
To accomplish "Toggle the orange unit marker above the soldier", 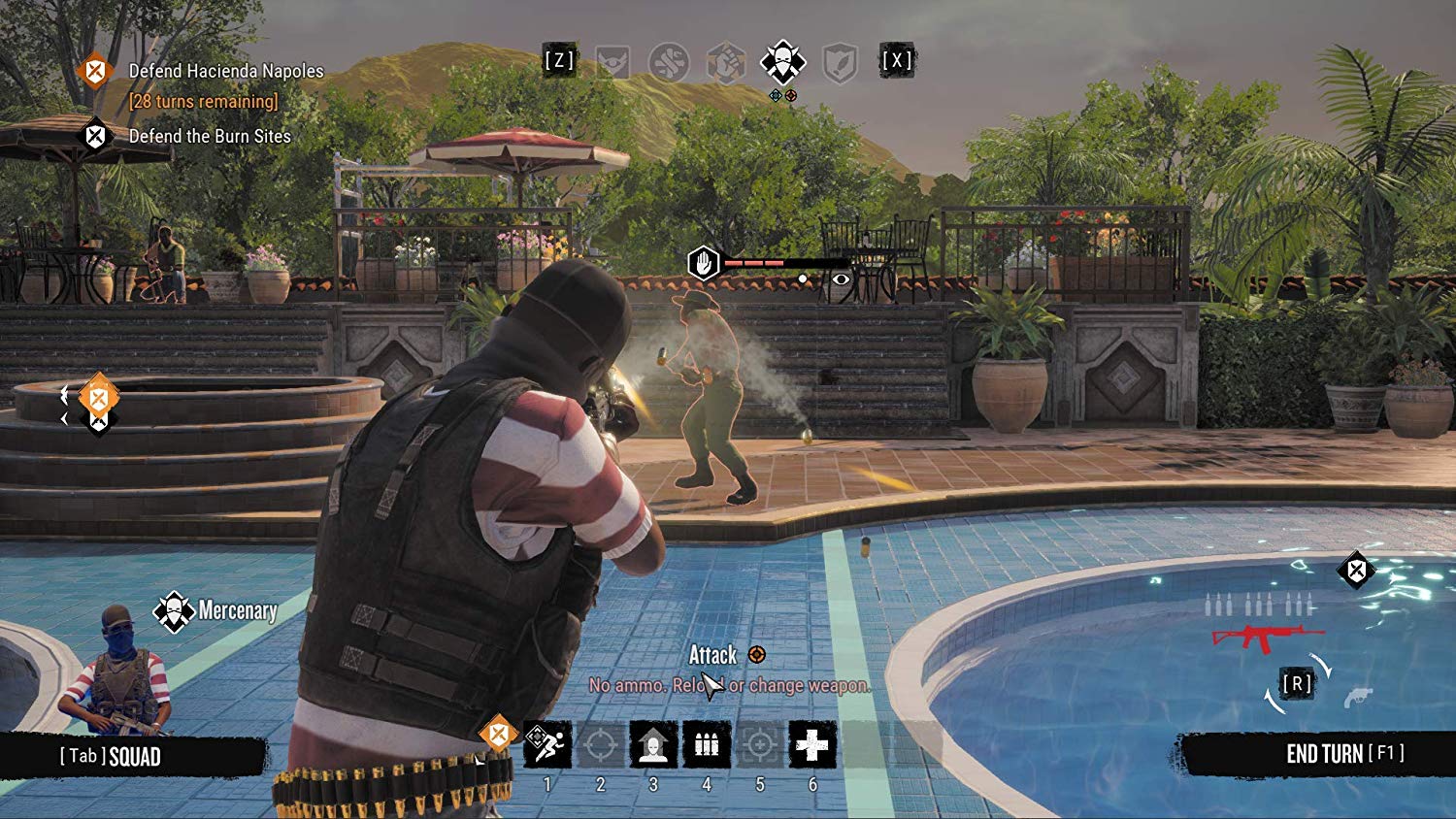I will coord(97,398).
